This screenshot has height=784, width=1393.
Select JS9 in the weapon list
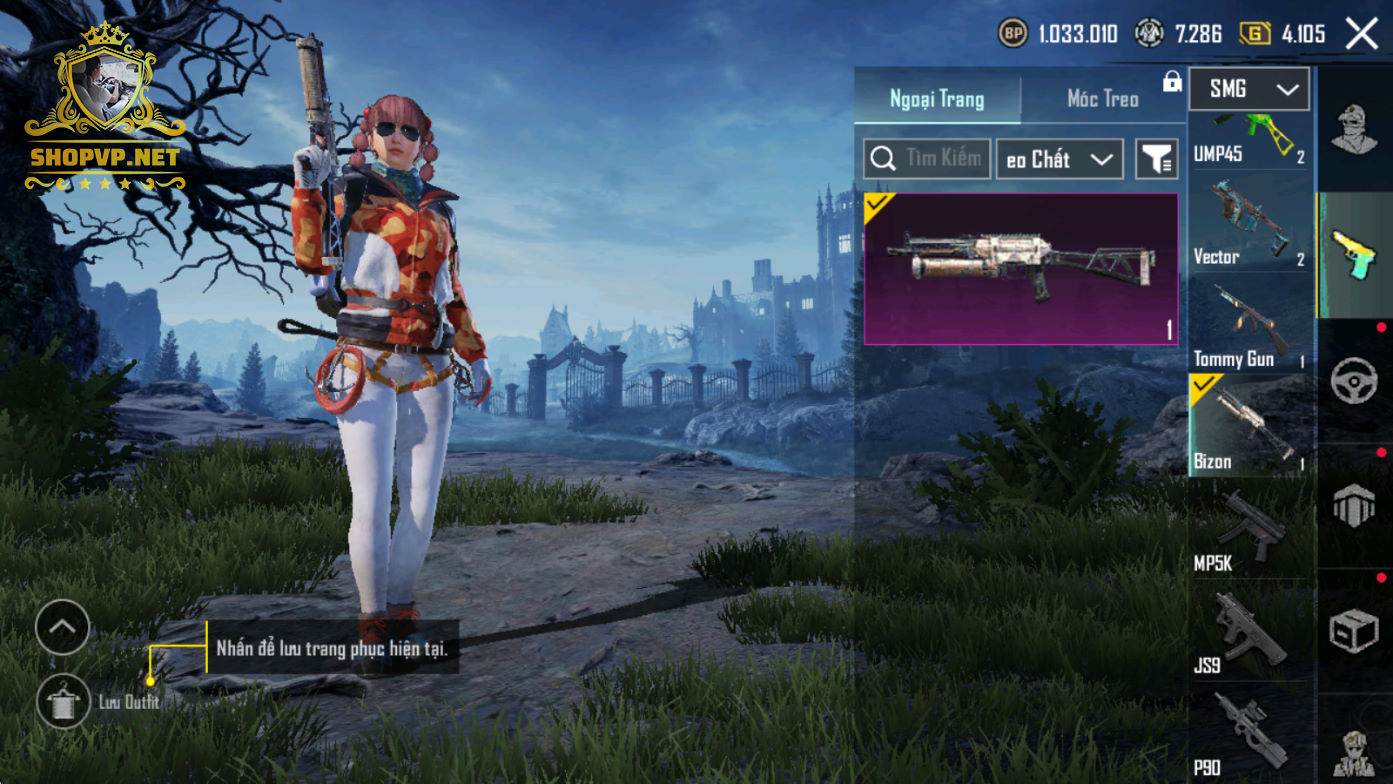[x=1249, y=632]
